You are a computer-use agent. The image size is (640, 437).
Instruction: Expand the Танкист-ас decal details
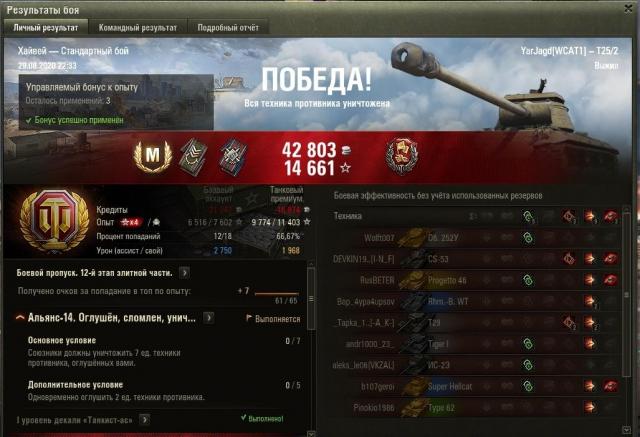click(x=147, y=418)
